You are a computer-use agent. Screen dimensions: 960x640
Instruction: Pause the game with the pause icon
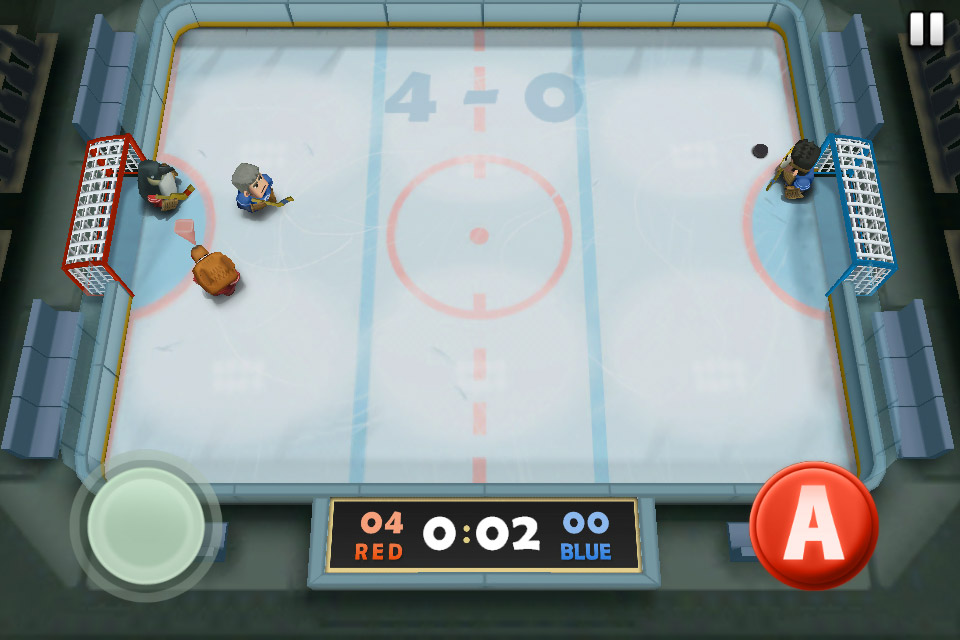(926, 29)
